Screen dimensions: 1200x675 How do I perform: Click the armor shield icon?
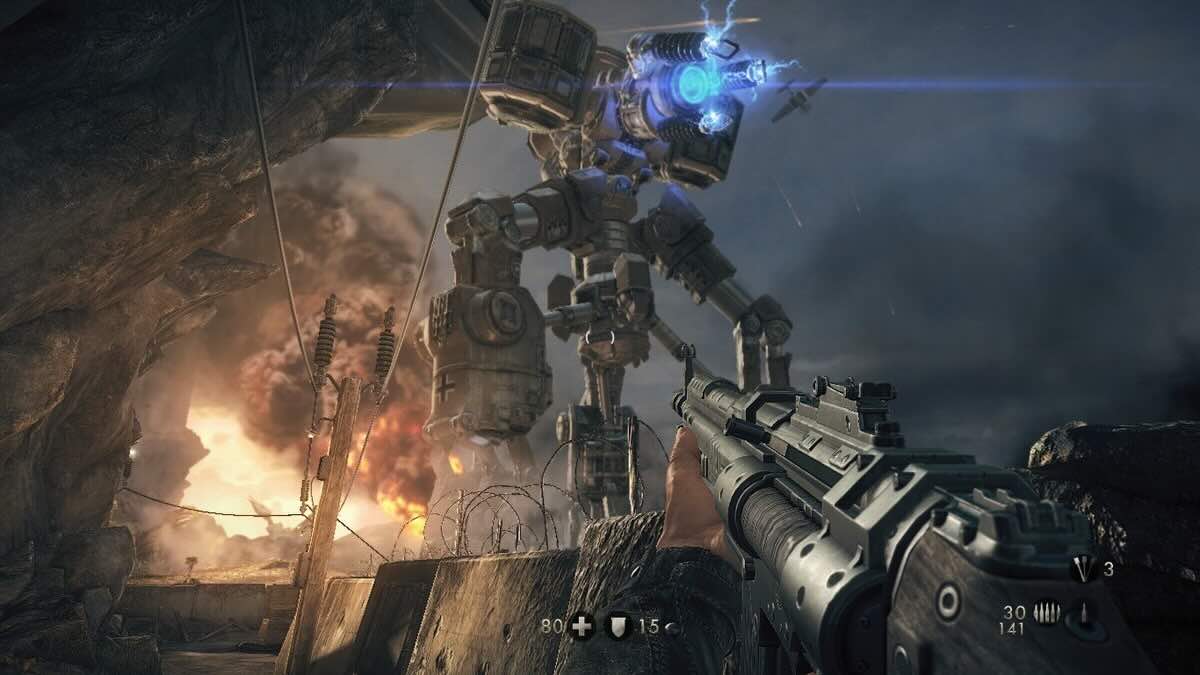click(x=618, y=627)
